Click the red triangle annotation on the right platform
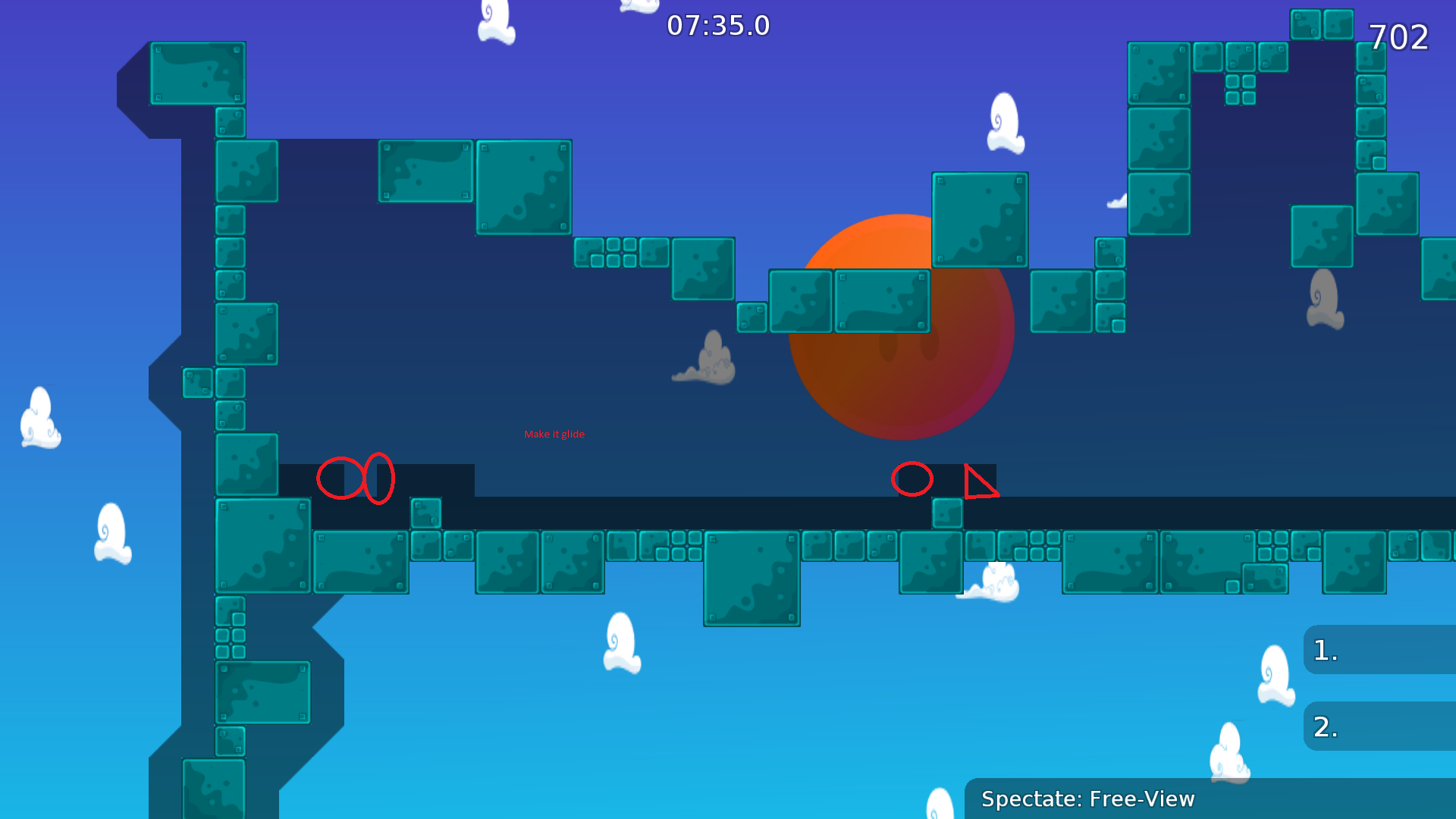Screen dimensions: 1456x819 pos(980,484)
